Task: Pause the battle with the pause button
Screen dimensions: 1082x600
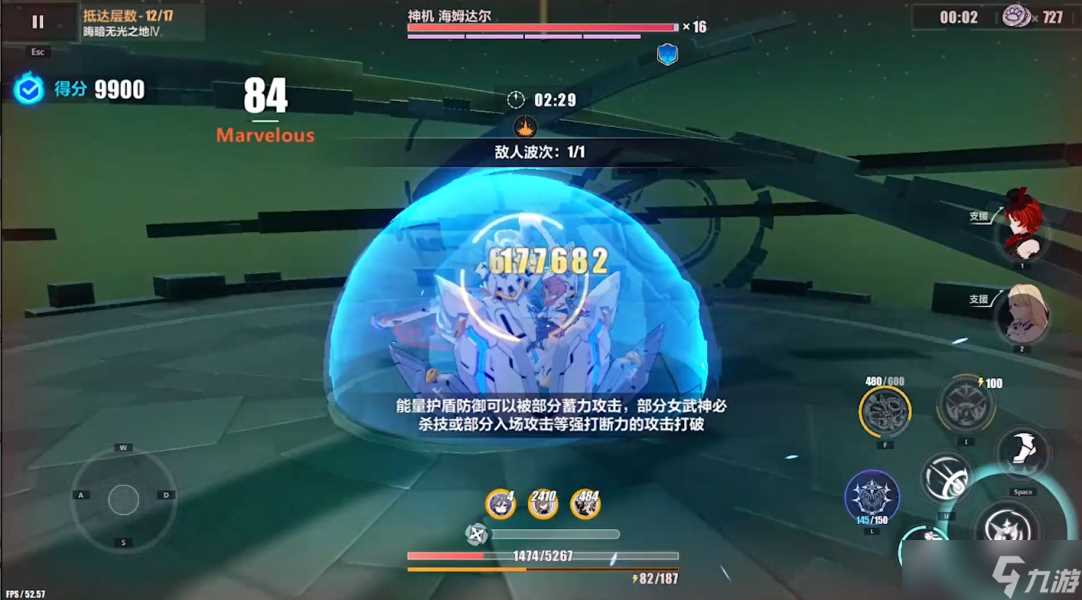Action: point(38,21)
